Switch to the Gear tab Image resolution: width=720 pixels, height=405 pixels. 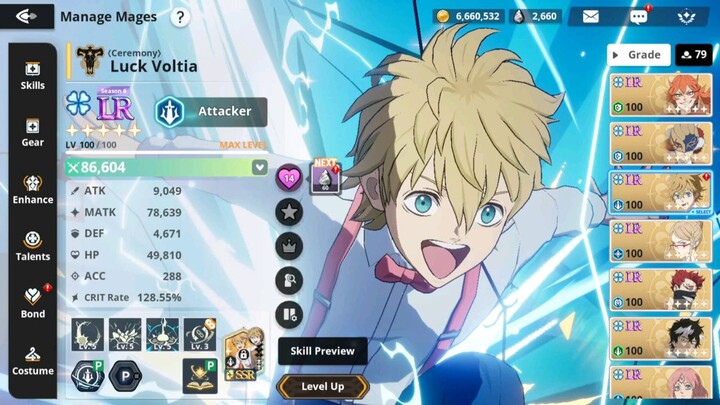click(x=32, y=133)
